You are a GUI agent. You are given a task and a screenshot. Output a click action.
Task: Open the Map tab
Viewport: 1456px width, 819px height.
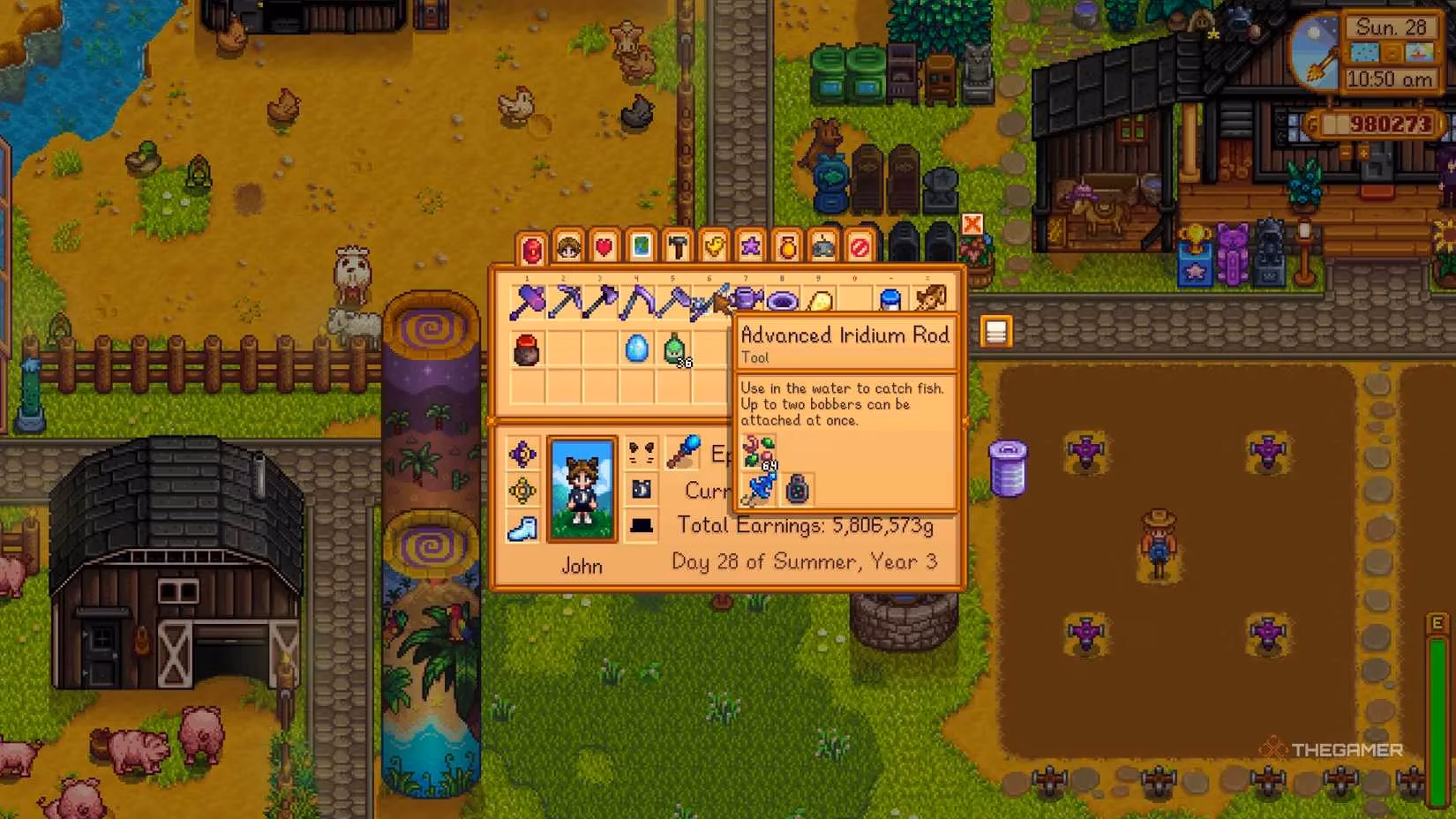coord(642,248)
